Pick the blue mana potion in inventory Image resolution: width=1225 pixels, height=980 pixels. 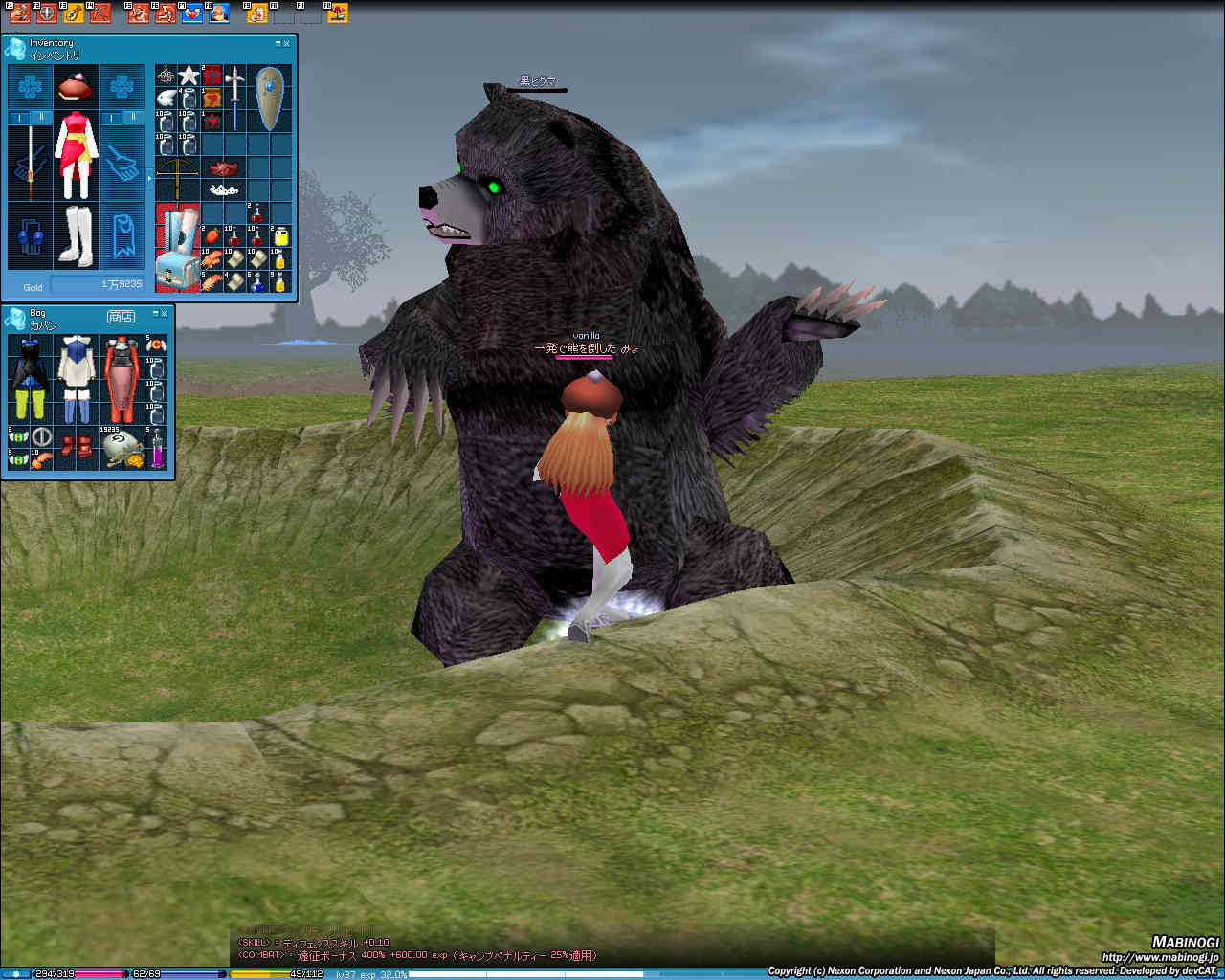257,282
